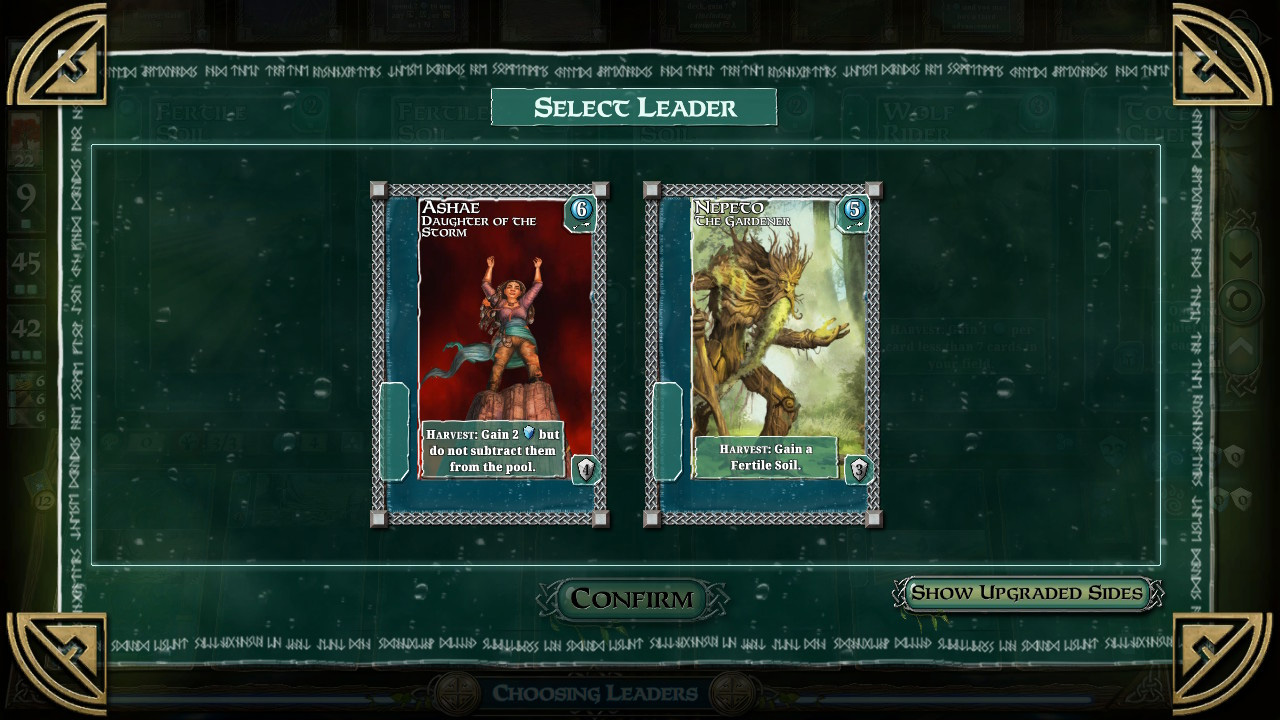Click the top resource icon showing 6

(x=24, y=378)
